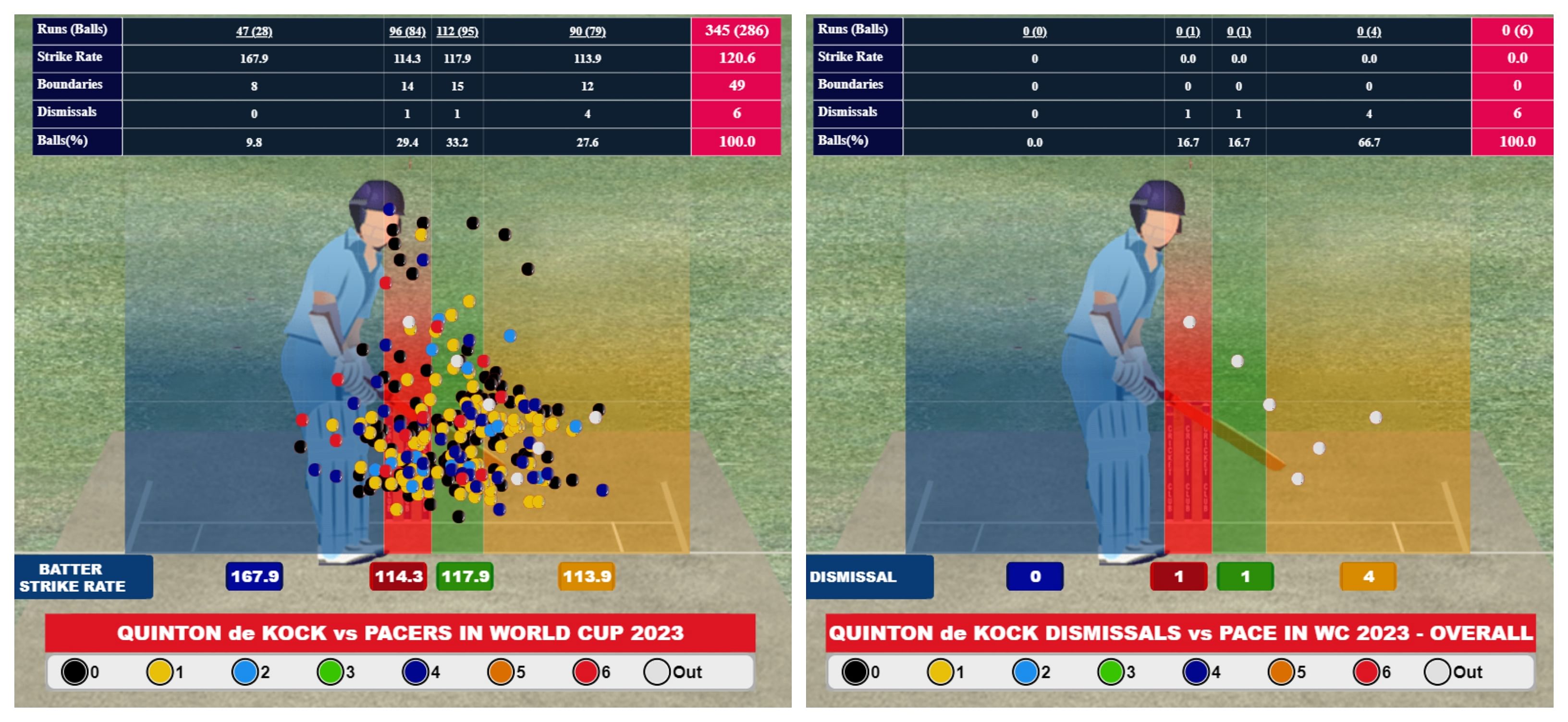
Task: Select the underlined 112 (95) runs link
Action: point(457,31)
